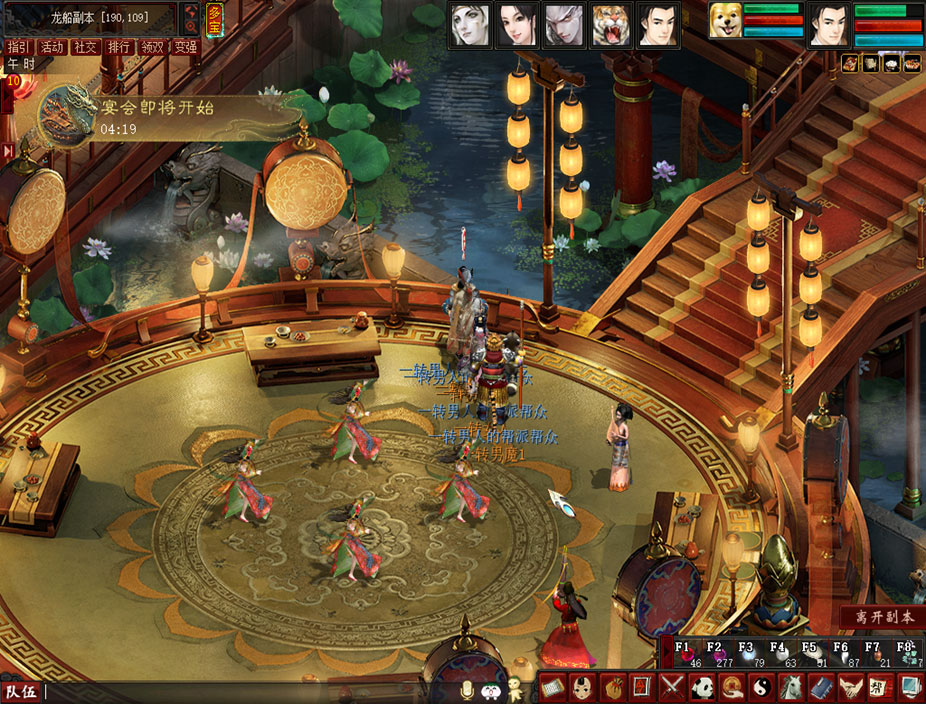
Task: Open the panda icon in toolbar
Action: (x=702, y=688)
